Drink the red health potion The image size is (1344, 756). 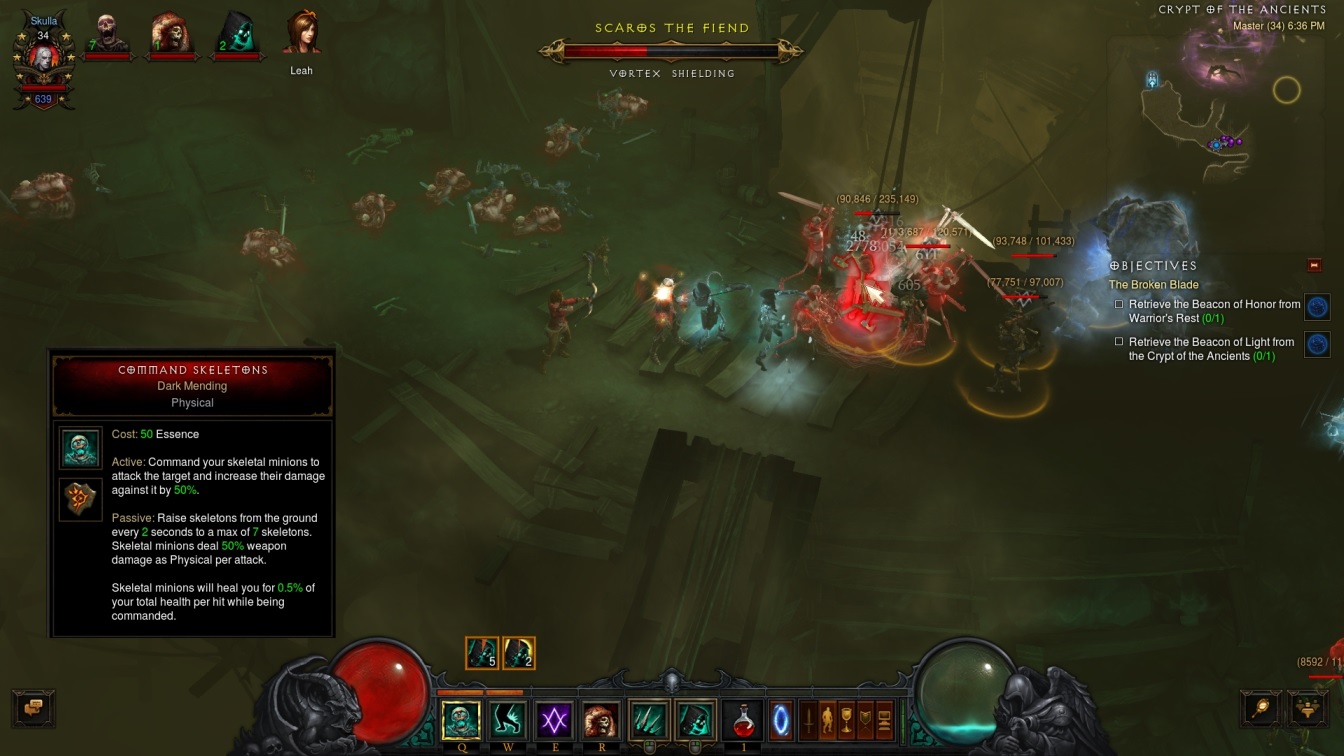(x=742, y=720)
